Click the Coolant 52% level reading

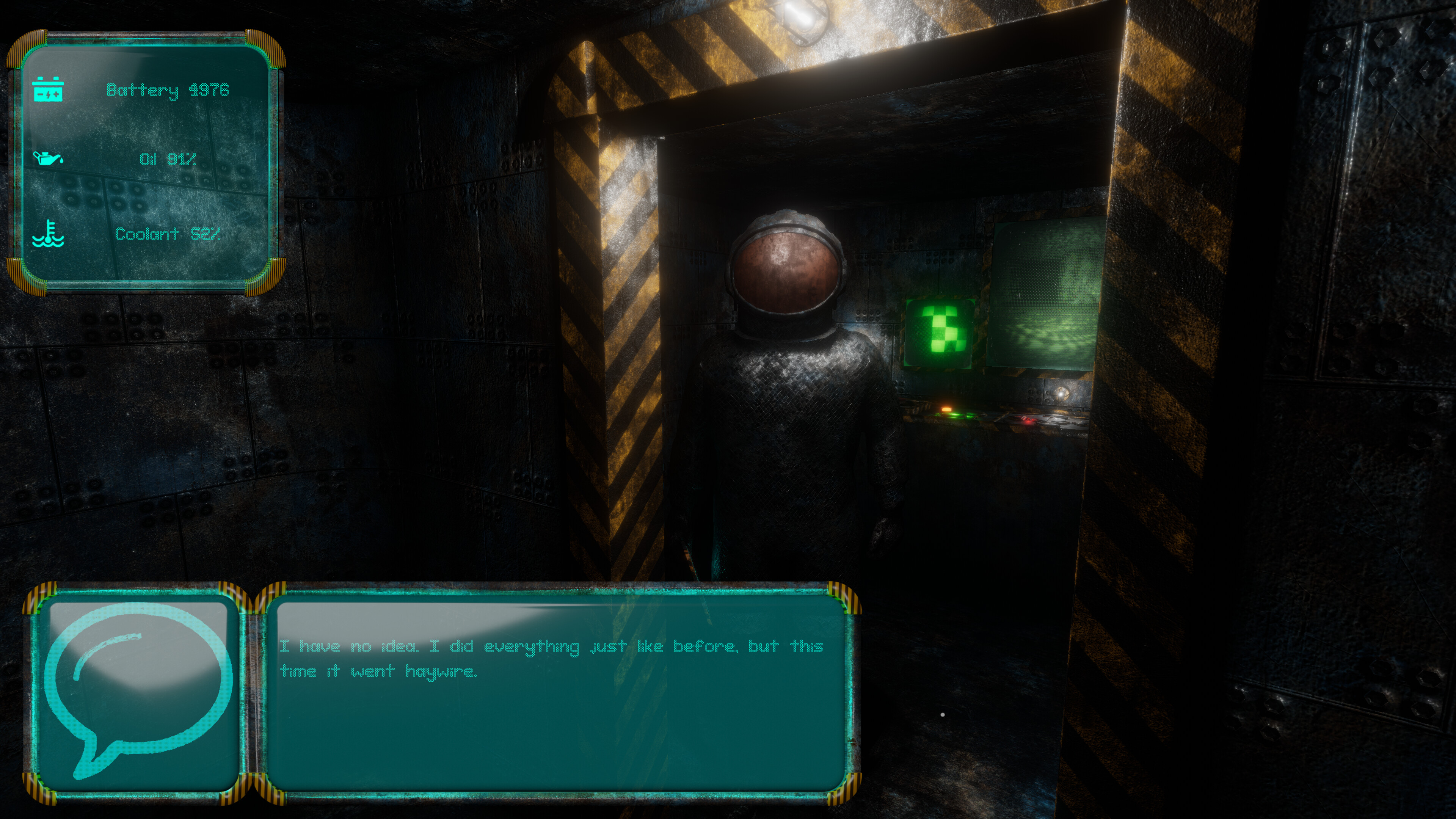coord(167,234)
